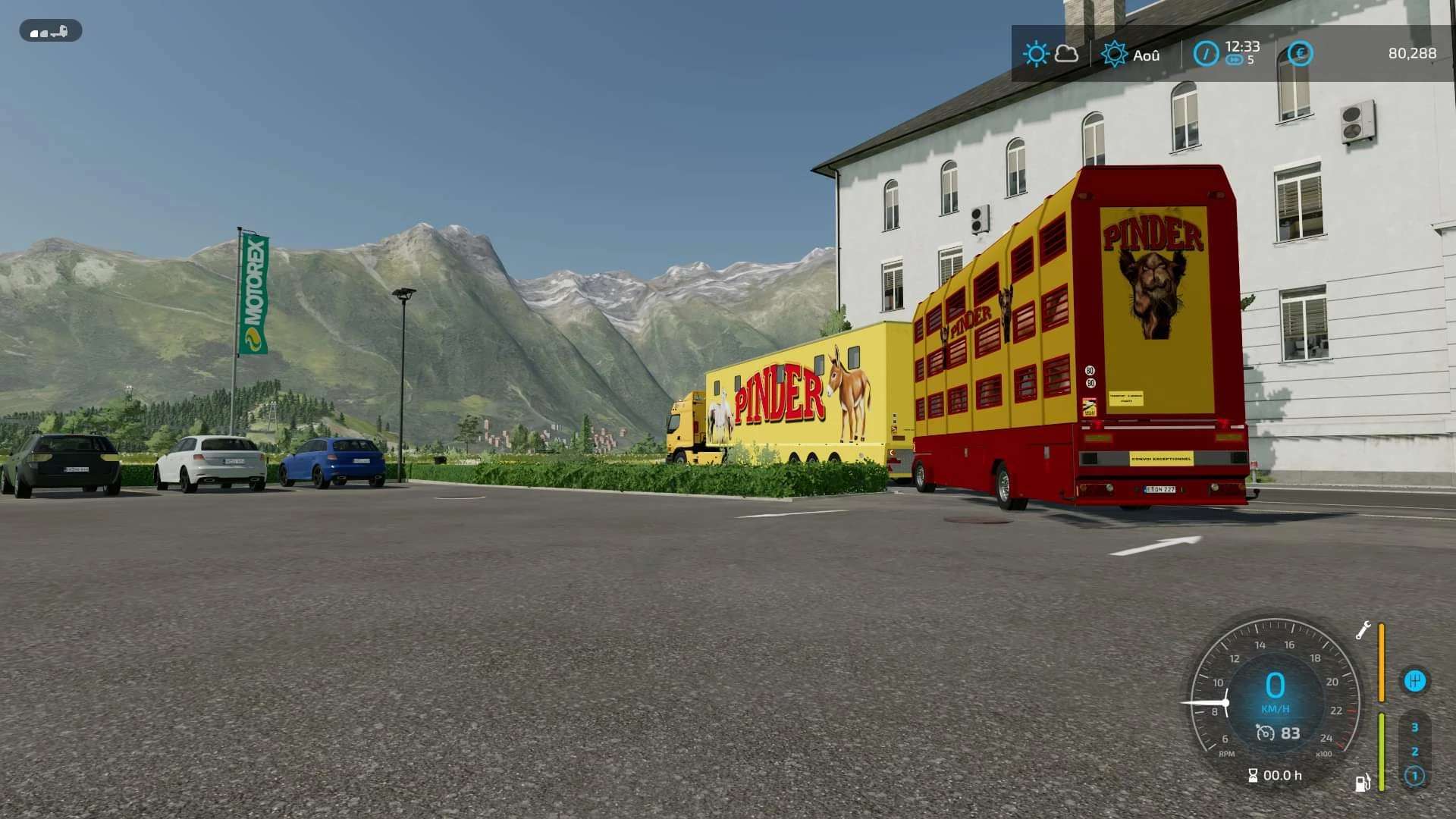Image resolution: width=1456 pixels, height=819 pixels.
Task: Click the vehicle schema icon
Action: coord(50,31)
